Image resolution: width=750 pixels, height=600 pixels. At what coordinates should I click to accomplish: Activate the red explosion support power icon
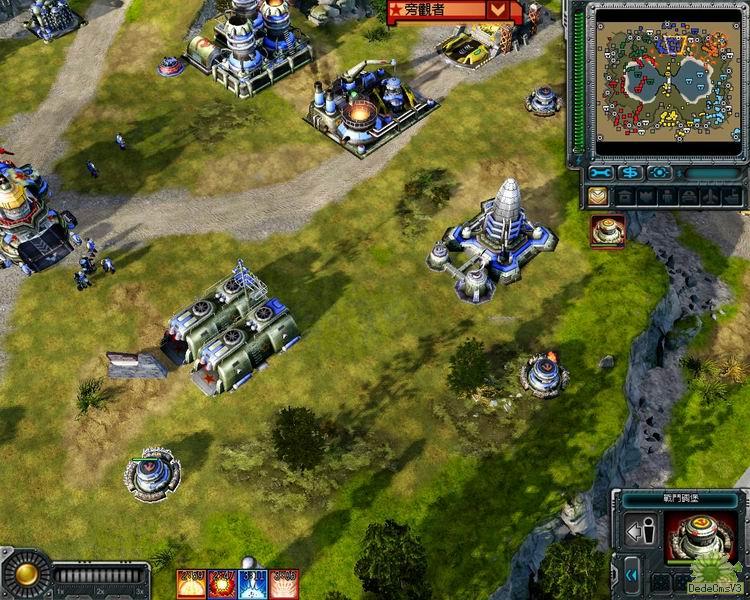[x=222, y=583]
